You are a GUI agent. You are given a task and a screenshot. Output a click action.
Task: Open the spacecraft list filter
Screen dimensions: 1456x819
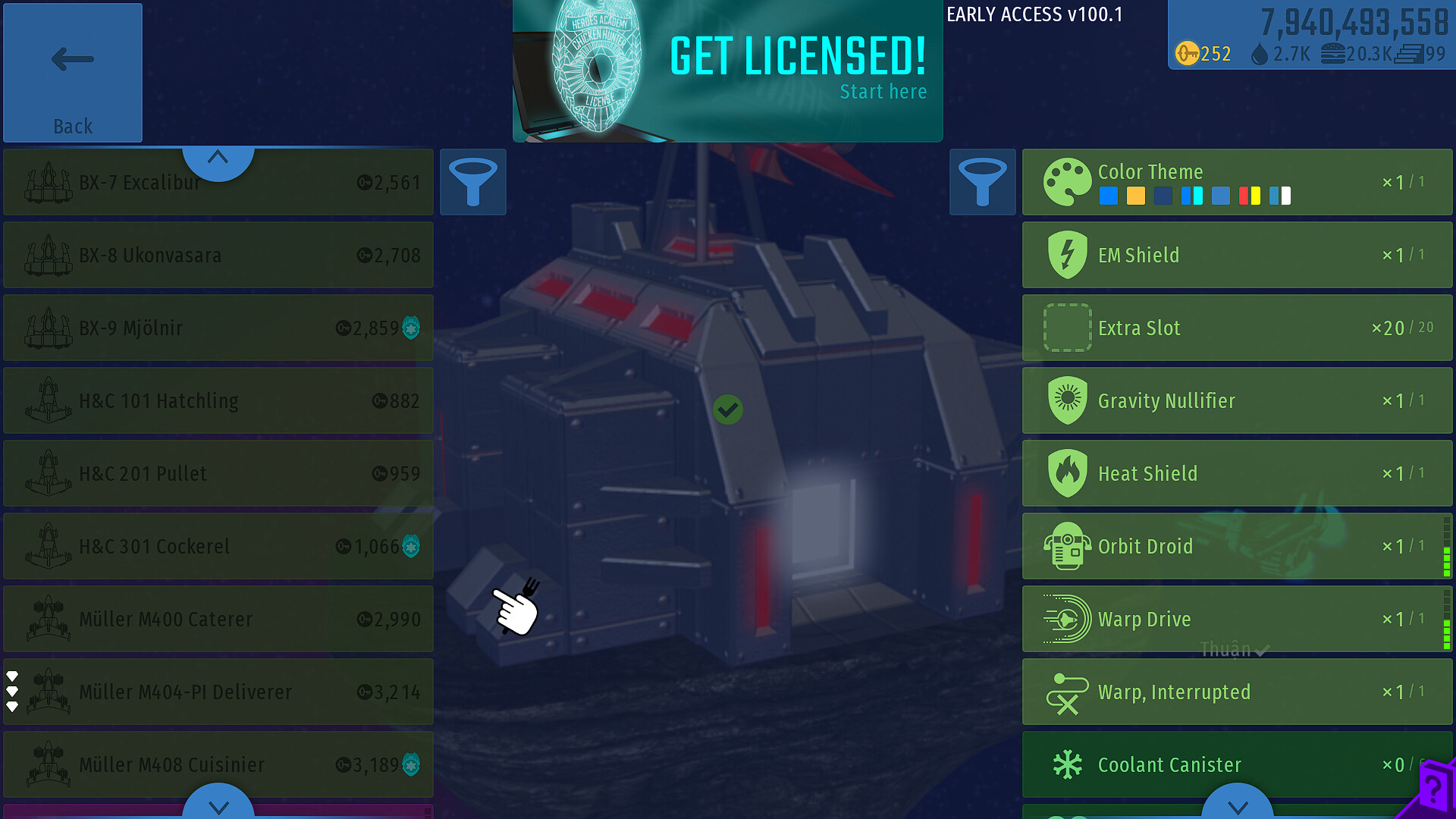pyautogui.click(x=473, y=182)
